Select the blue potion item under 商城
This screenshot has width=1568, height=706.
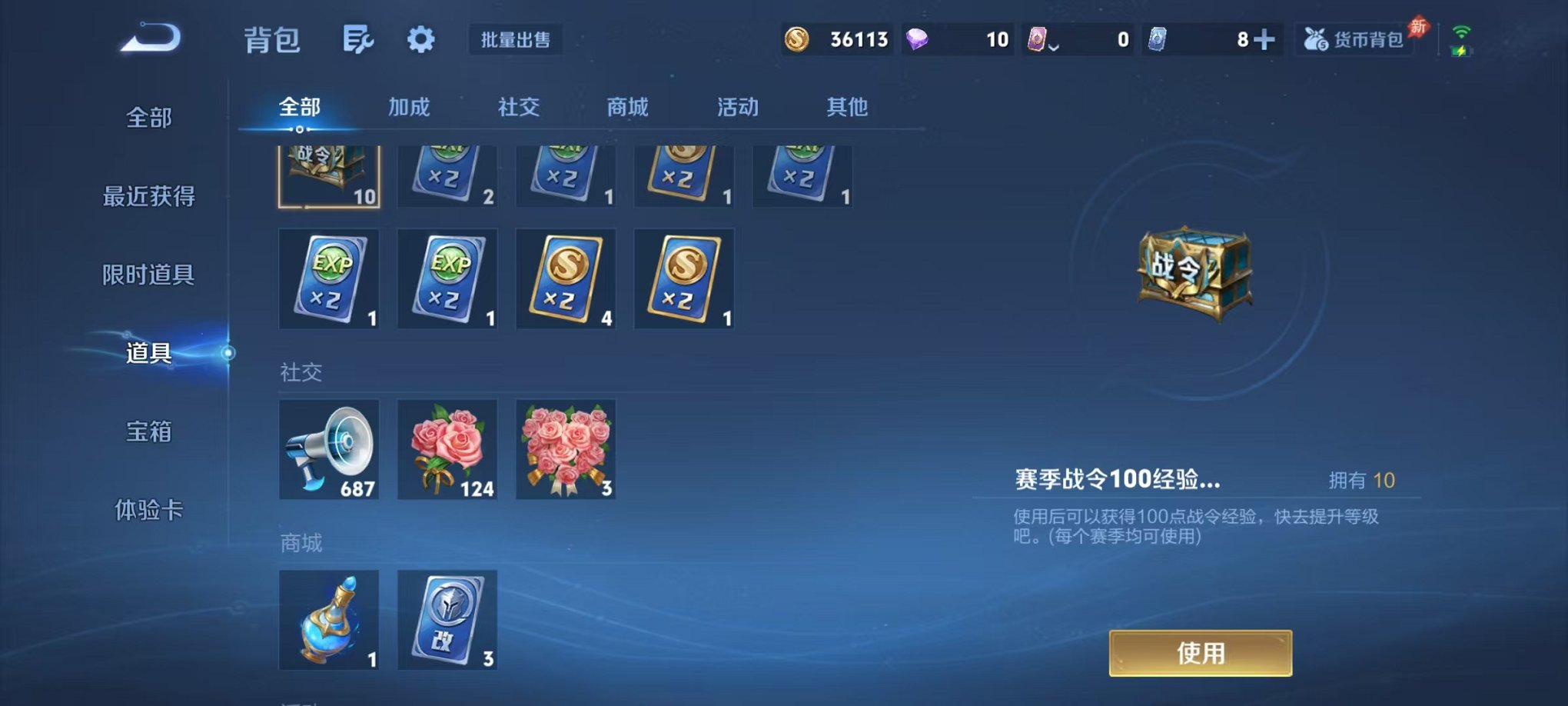(x=329, y=621)
